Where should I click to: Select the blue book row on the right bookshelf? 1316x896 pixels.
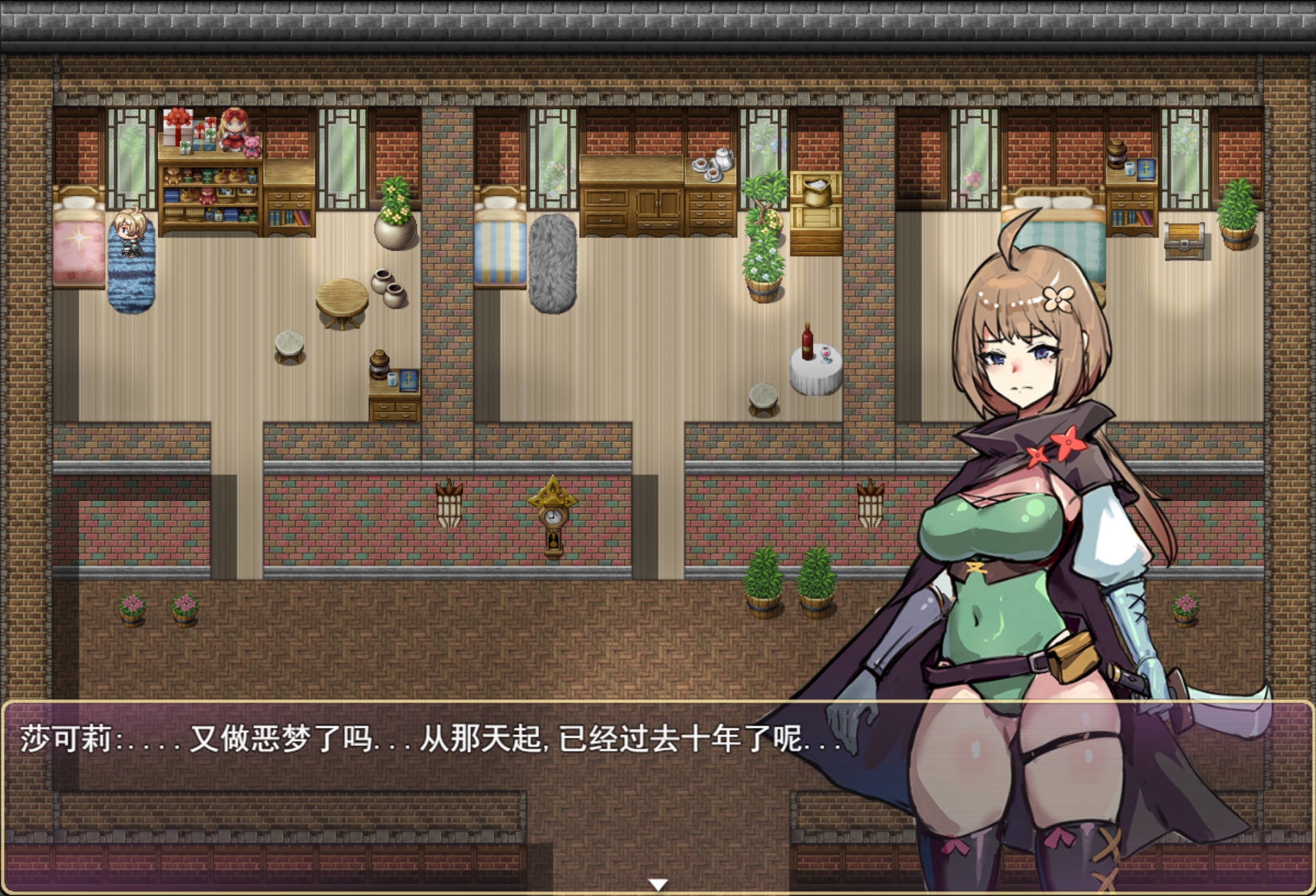(1117, 218)
